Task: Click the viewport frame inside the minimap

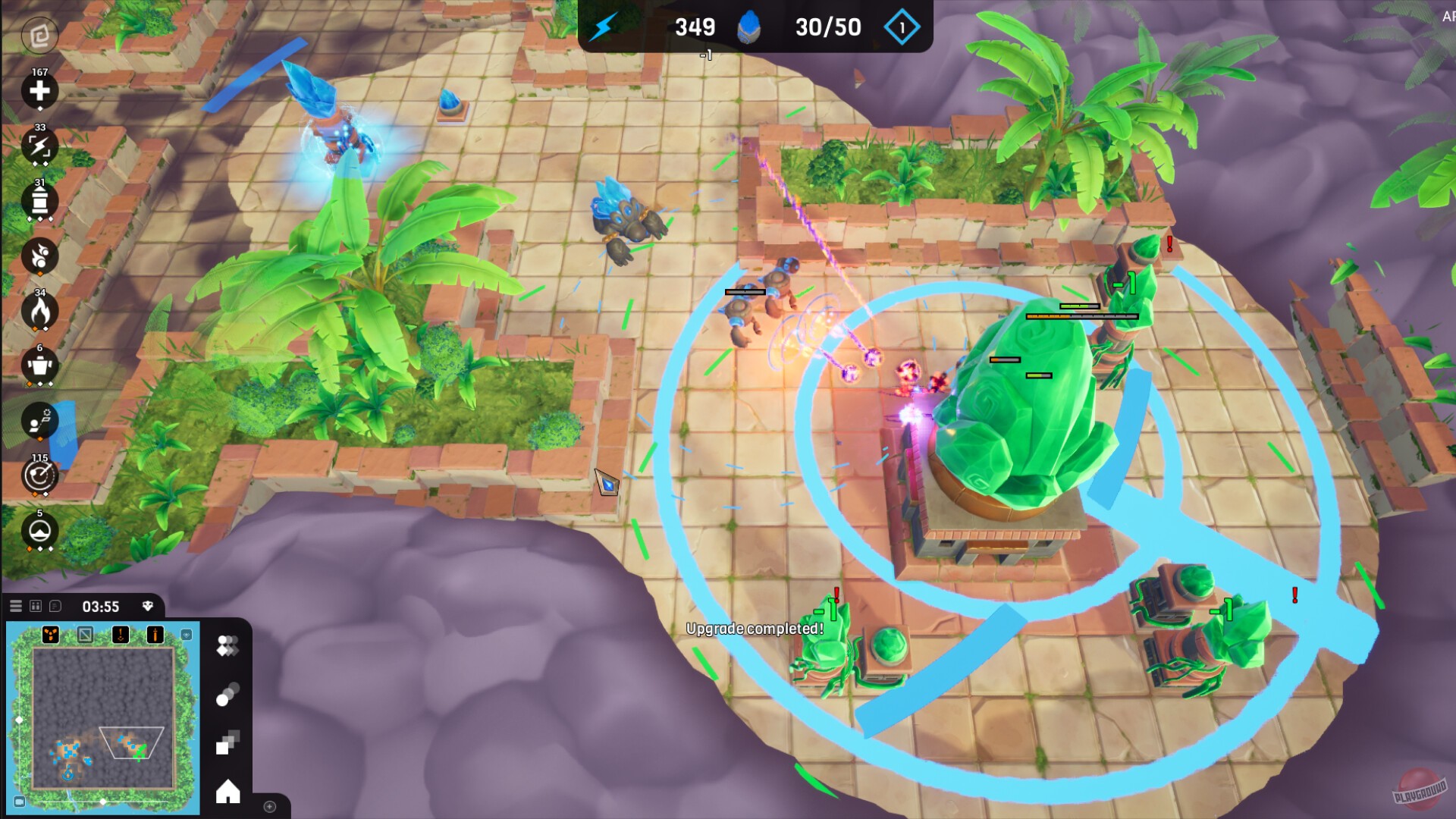Action: coord(132,742)
